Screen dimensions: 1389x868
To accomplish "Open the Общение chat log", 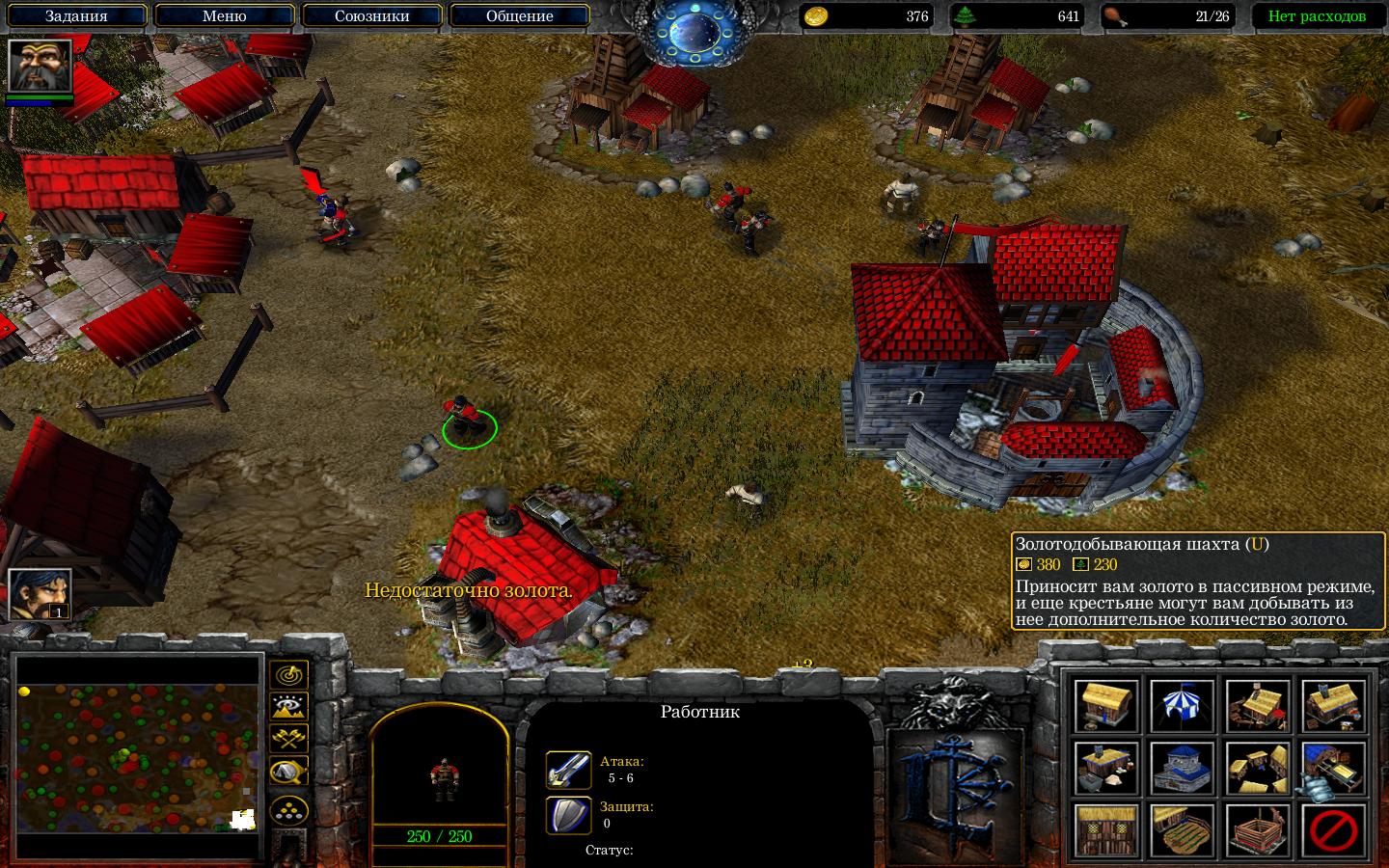I will click(x=519, y=16).
